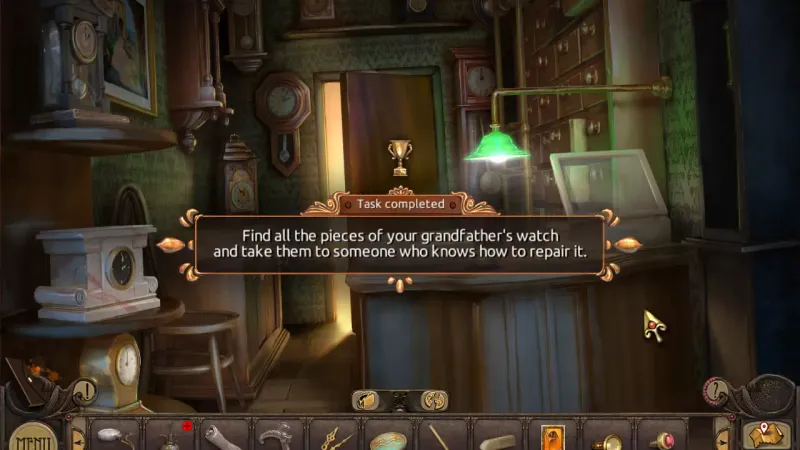Select the item marked with red dot
This screenshot has width=800, height=450.
pos(170,437)
